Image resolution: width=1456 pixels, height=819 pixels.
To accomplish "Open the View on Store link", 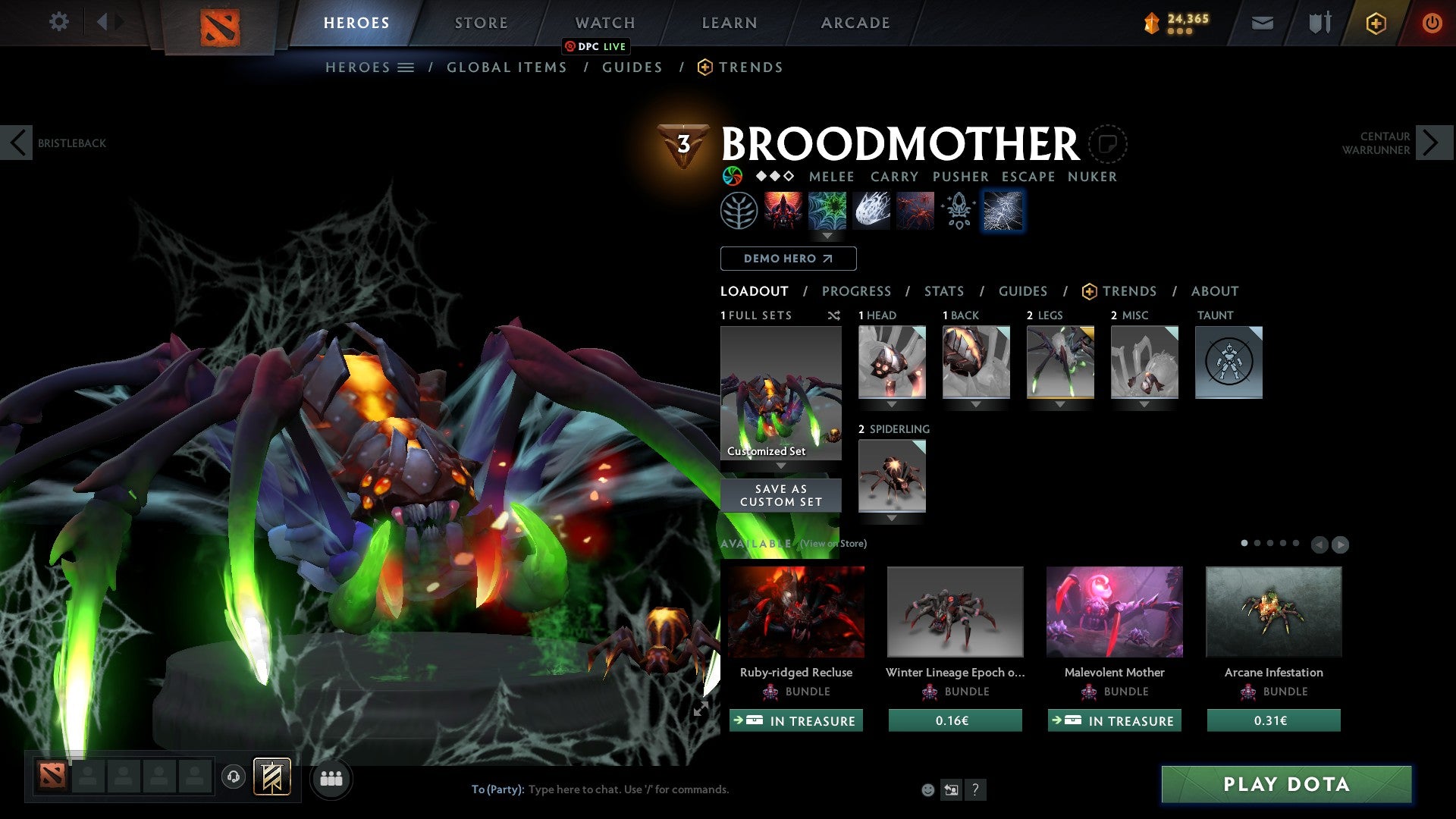I will point(831,544).
